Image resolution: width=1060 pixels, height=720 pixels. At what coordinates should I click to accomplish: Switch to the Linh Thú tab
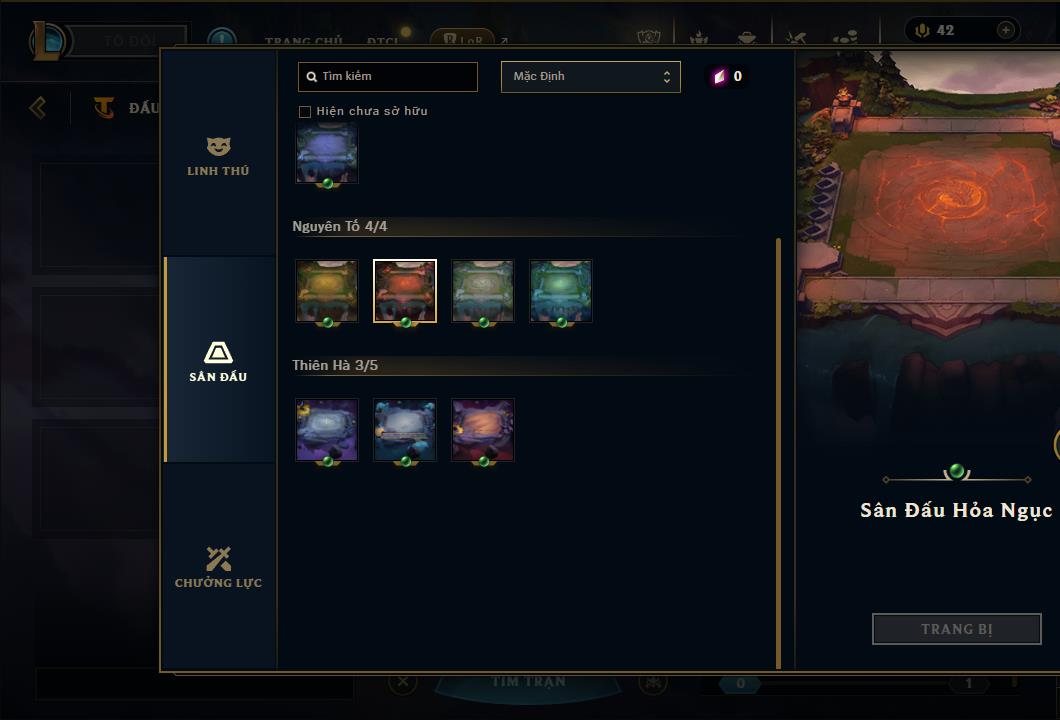(218, 156)
